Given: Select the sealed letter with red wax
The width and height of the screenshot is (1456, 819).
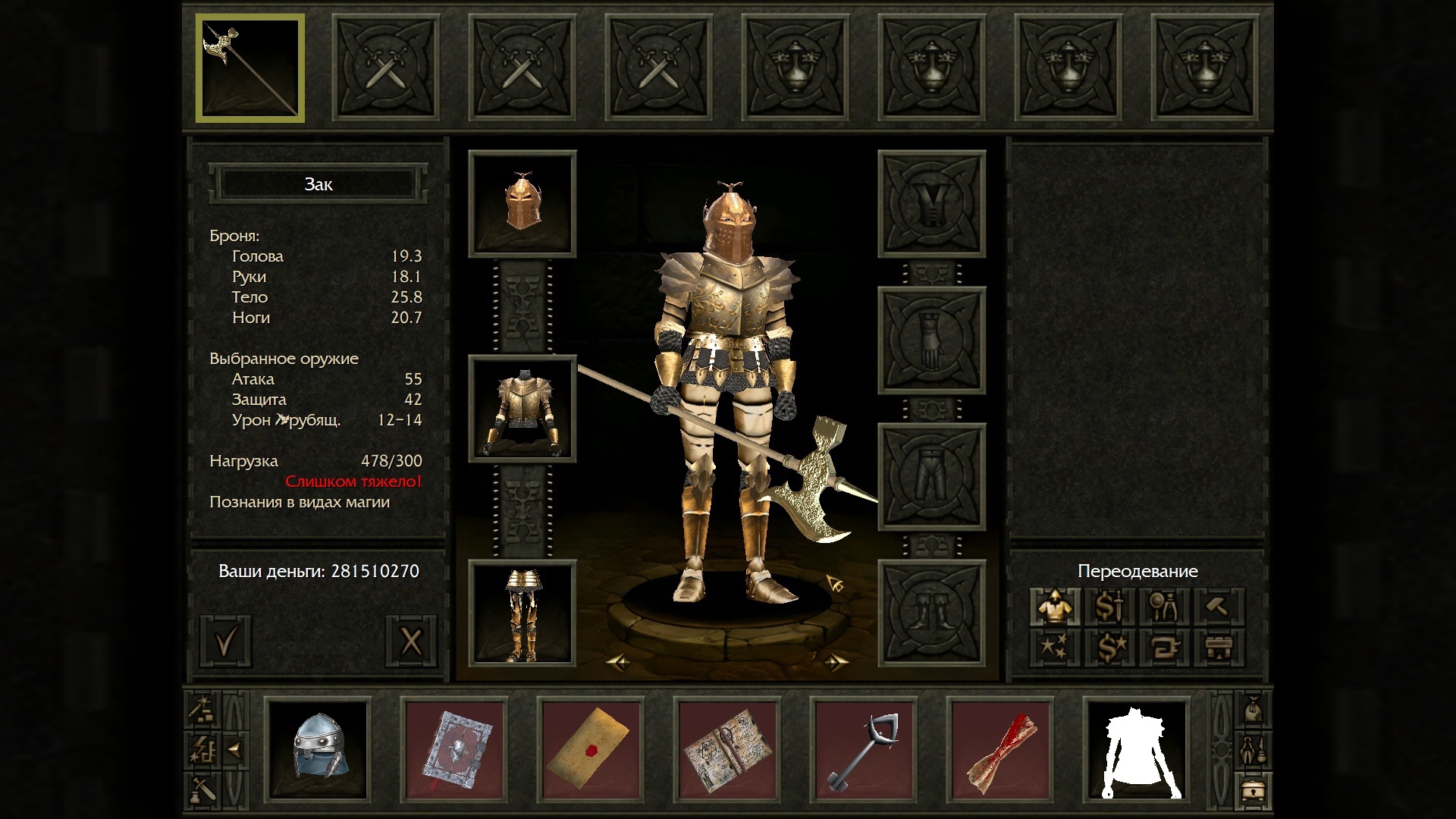Looking at the screenshot, I should 591,749.
